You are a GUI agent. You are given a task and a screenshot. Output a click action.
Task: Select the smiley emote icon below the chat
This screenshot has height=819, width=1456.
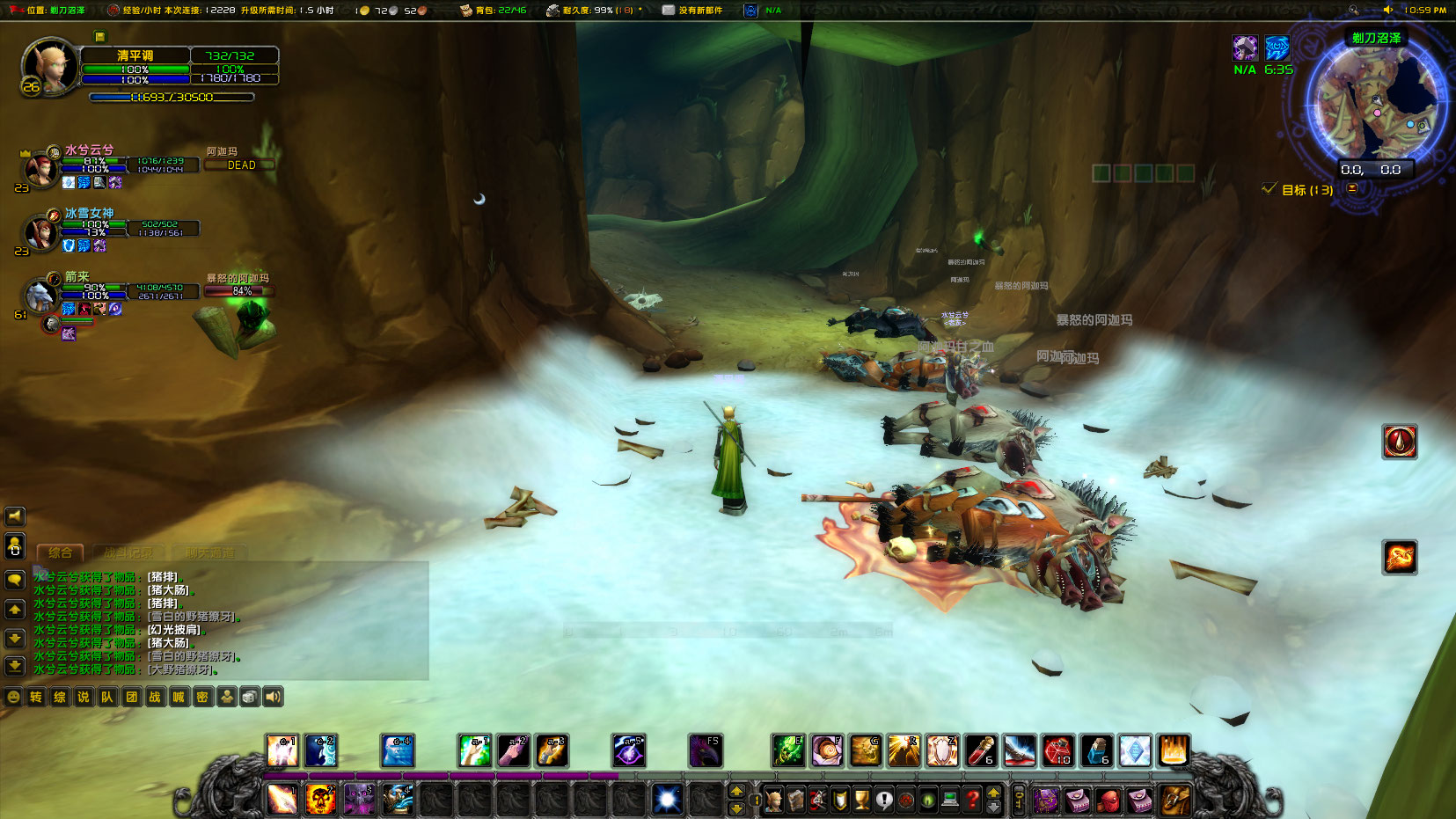[13, 696]
